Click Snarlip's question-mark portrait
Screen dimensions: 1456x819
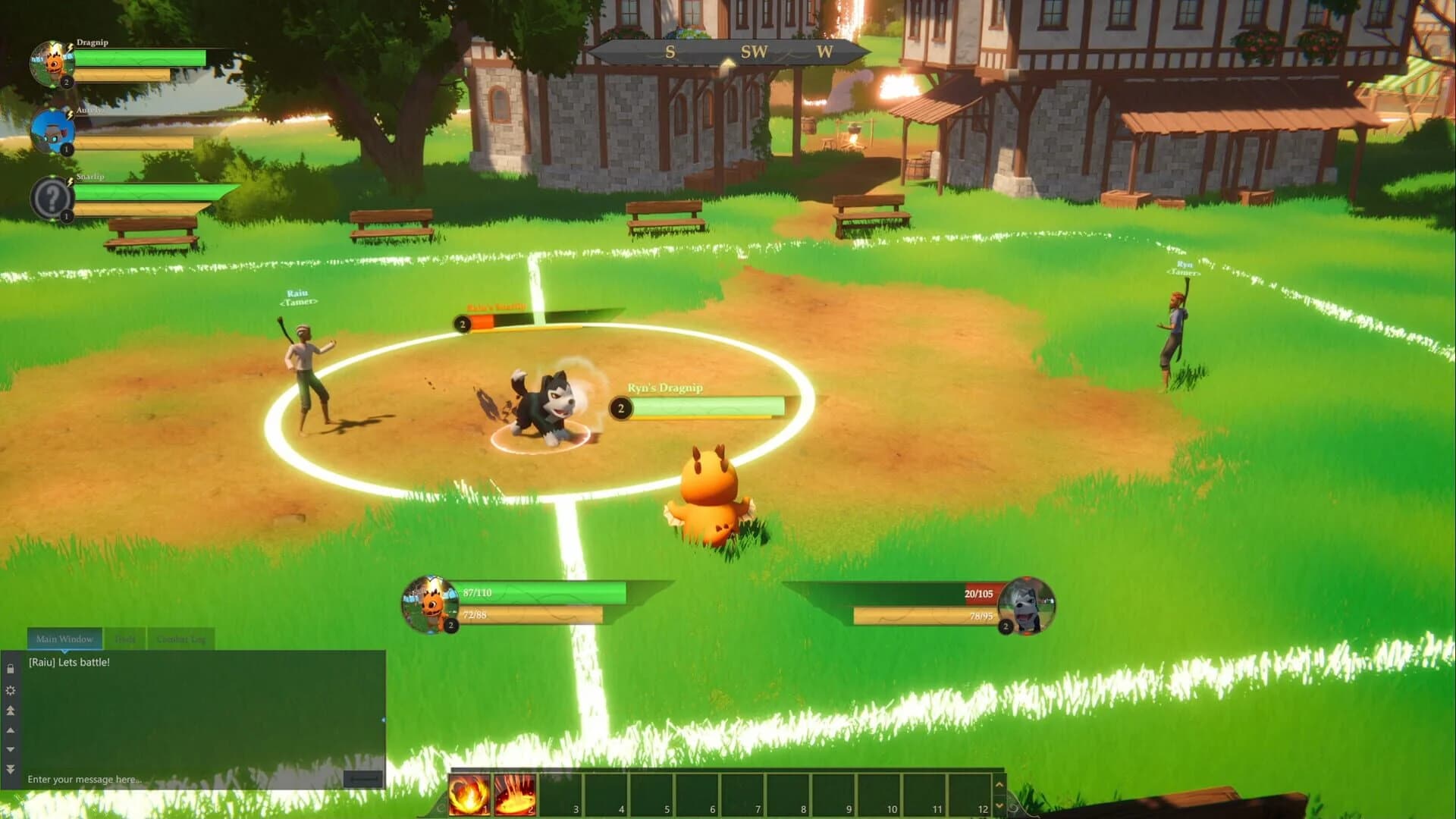coord(51,196)
